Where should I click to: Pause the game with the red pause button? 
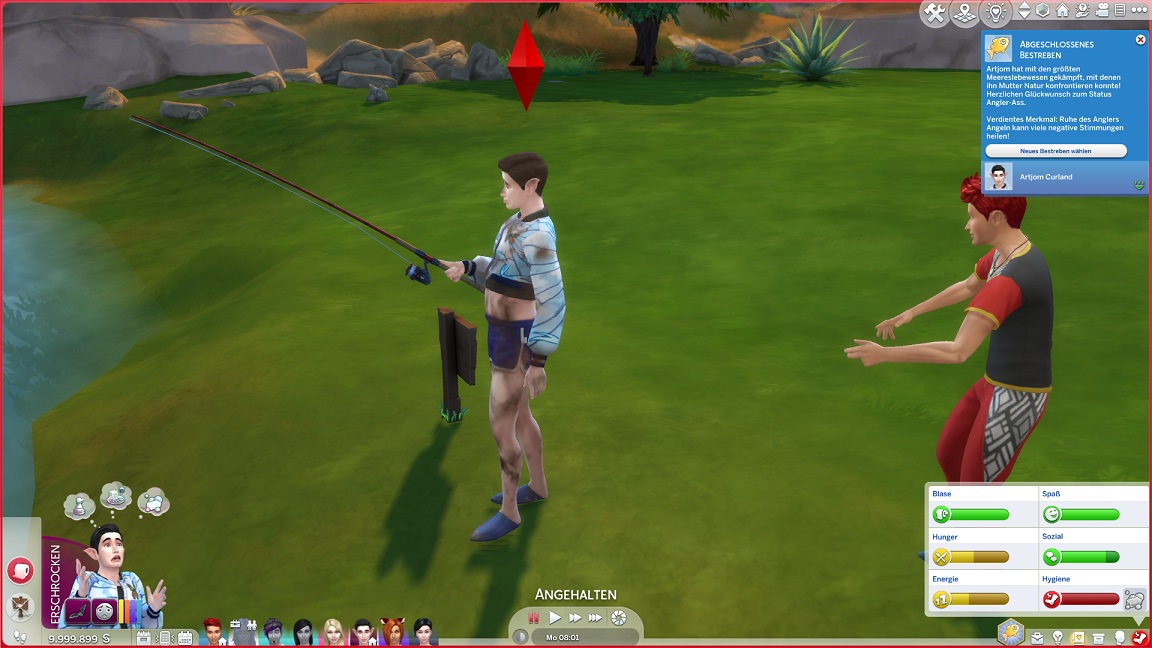535,618
